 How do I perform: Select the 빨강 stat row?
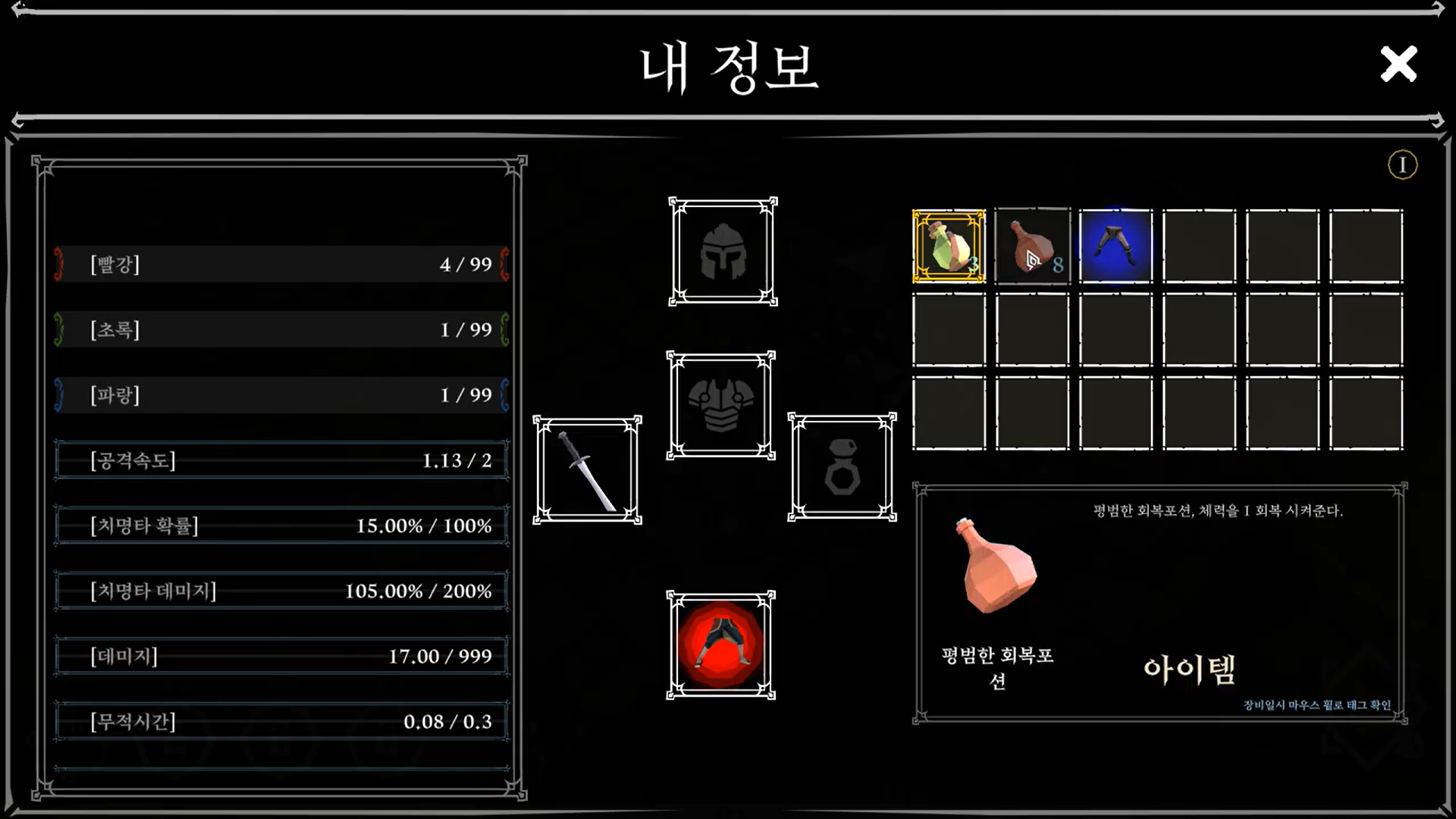click(x=281, y=264)
